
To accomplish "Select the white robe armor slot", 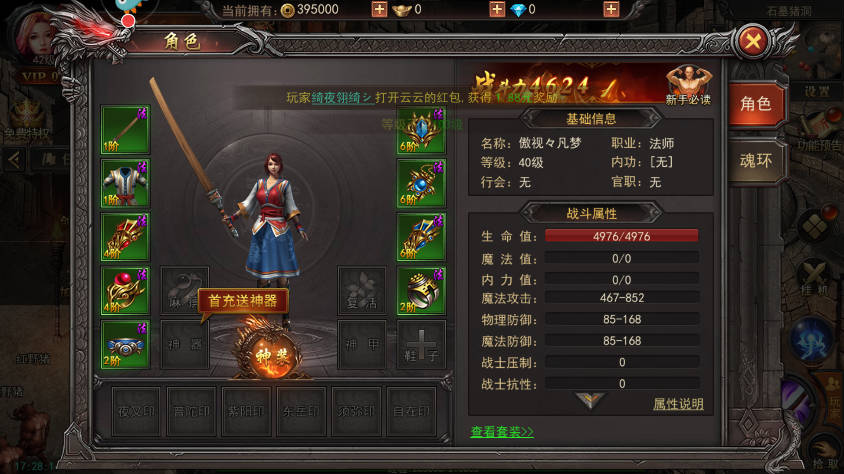I will pos(125,183).
